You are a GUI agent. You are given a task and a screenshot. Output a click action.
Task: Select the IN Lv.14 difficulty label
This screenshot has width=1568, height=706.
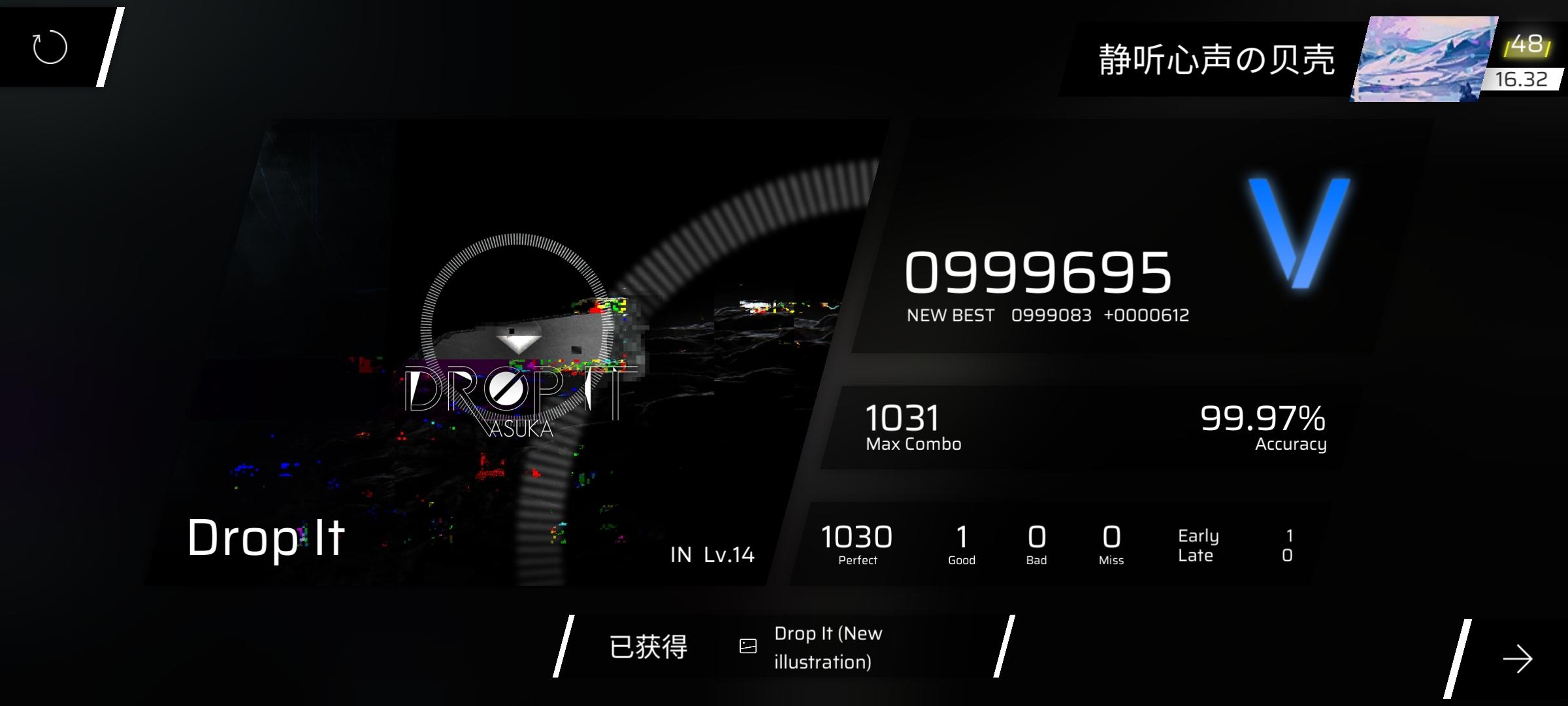click(712, 556)
